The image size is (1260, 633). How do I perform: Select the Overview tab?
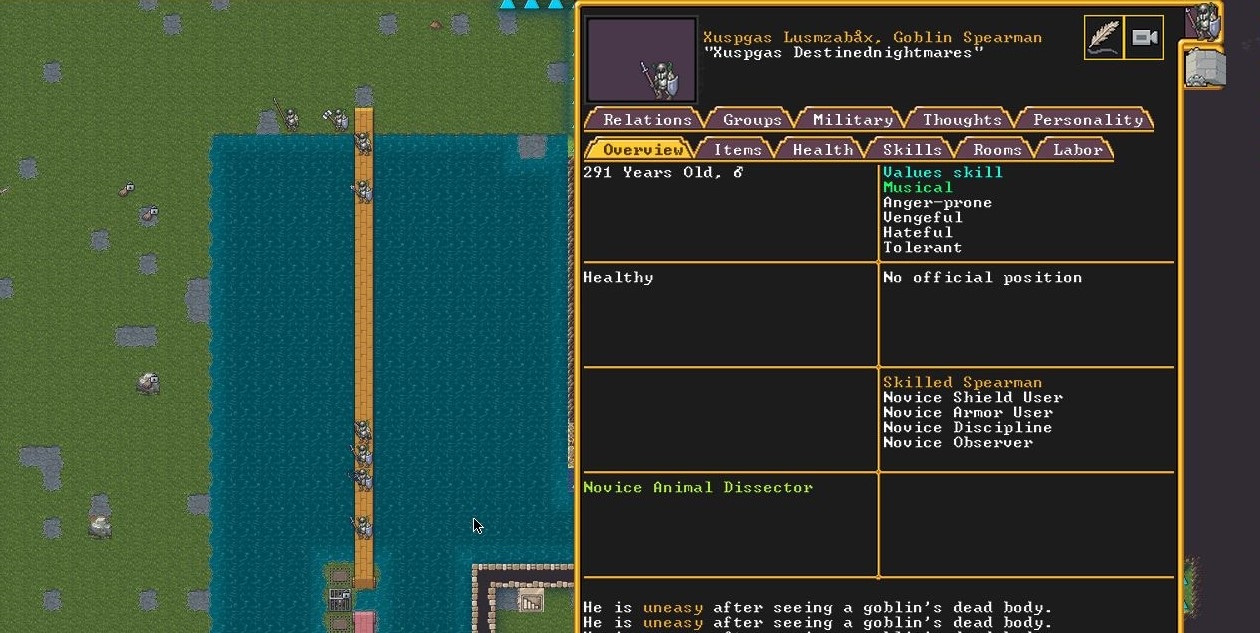coord(642,149)
